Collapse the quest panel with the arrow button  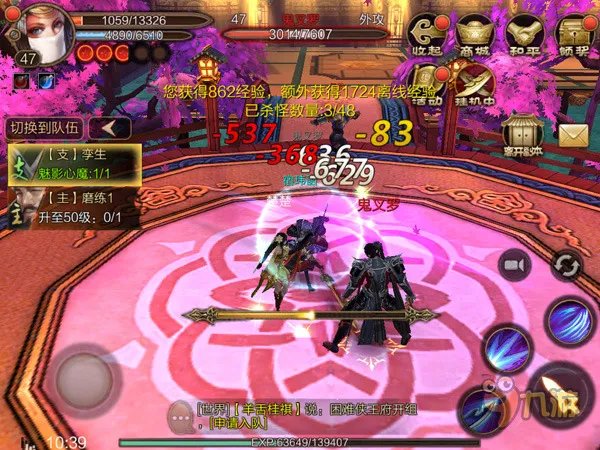coord(110,127)
